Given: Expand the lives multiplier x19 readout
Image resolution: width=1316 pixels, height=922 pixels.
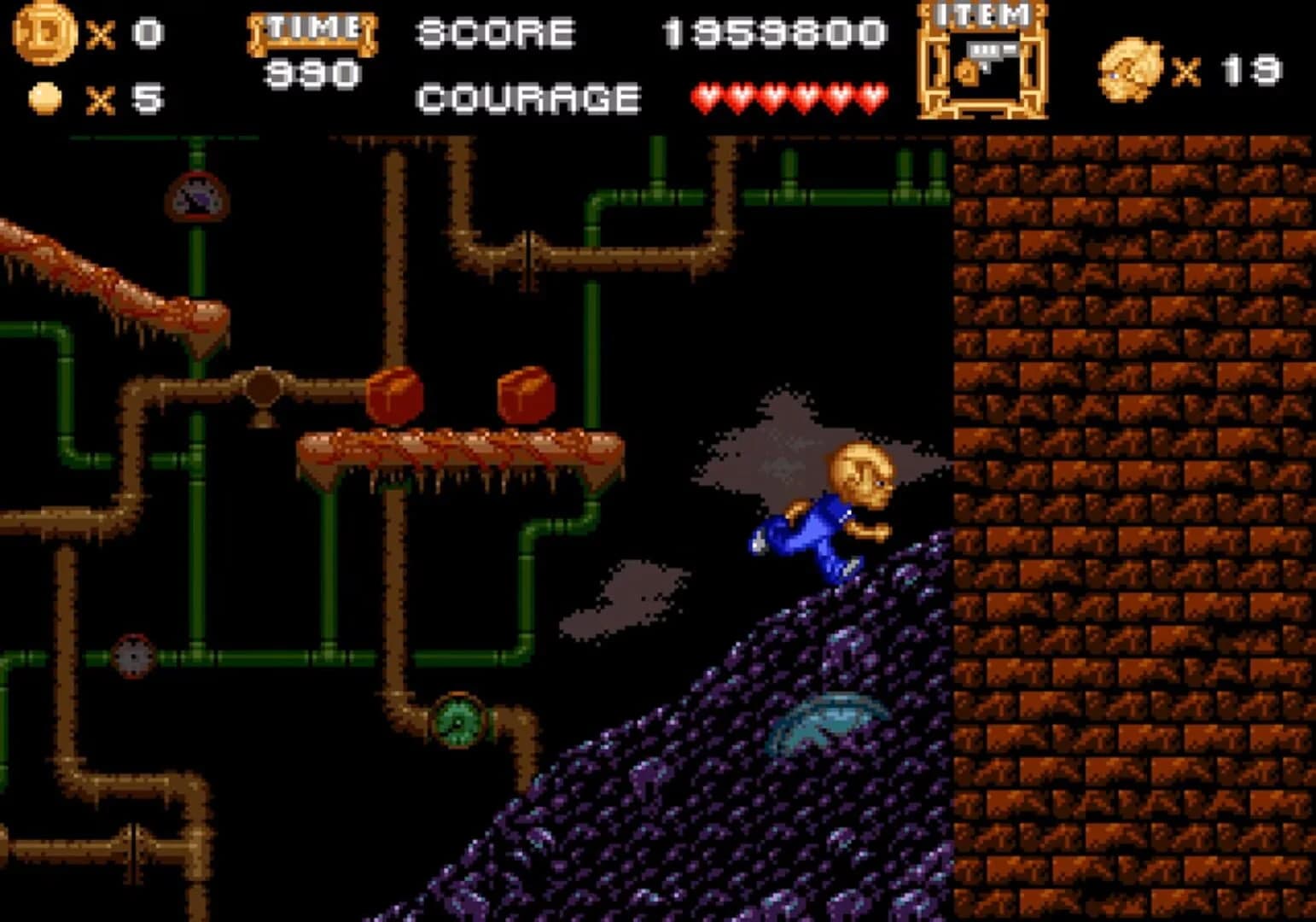Looking at the screenshot, I should [x=1229, y=68].
